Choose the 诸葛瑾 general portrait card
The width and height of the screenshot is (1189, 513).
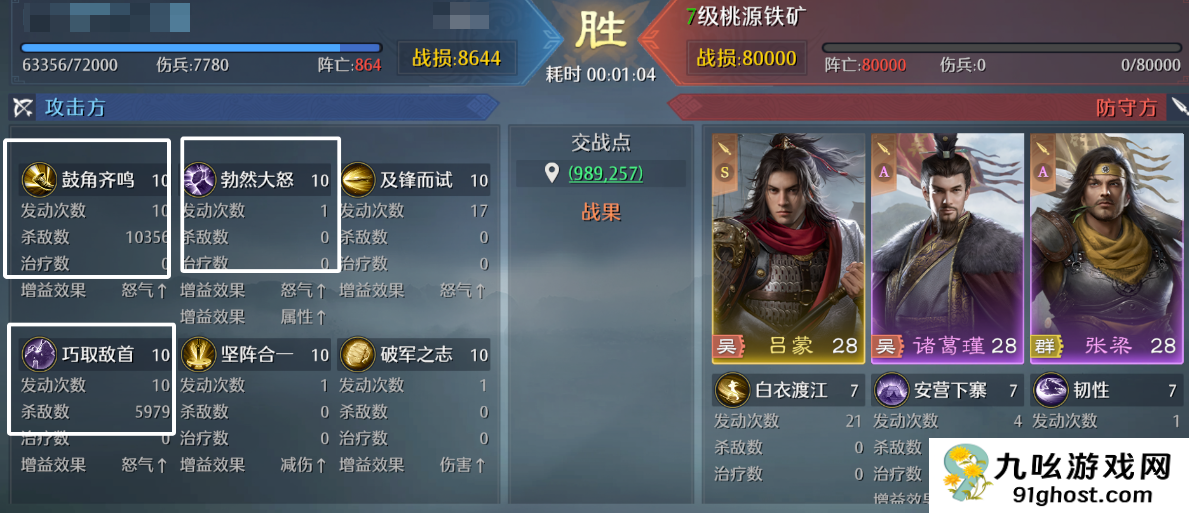pyautogui.click(x=947, y=247)
